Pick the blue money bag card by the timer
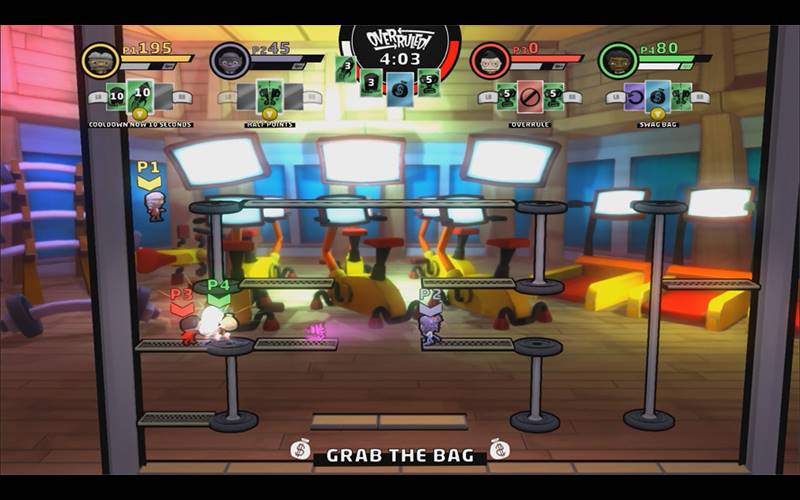 click(x=400, y=86)
